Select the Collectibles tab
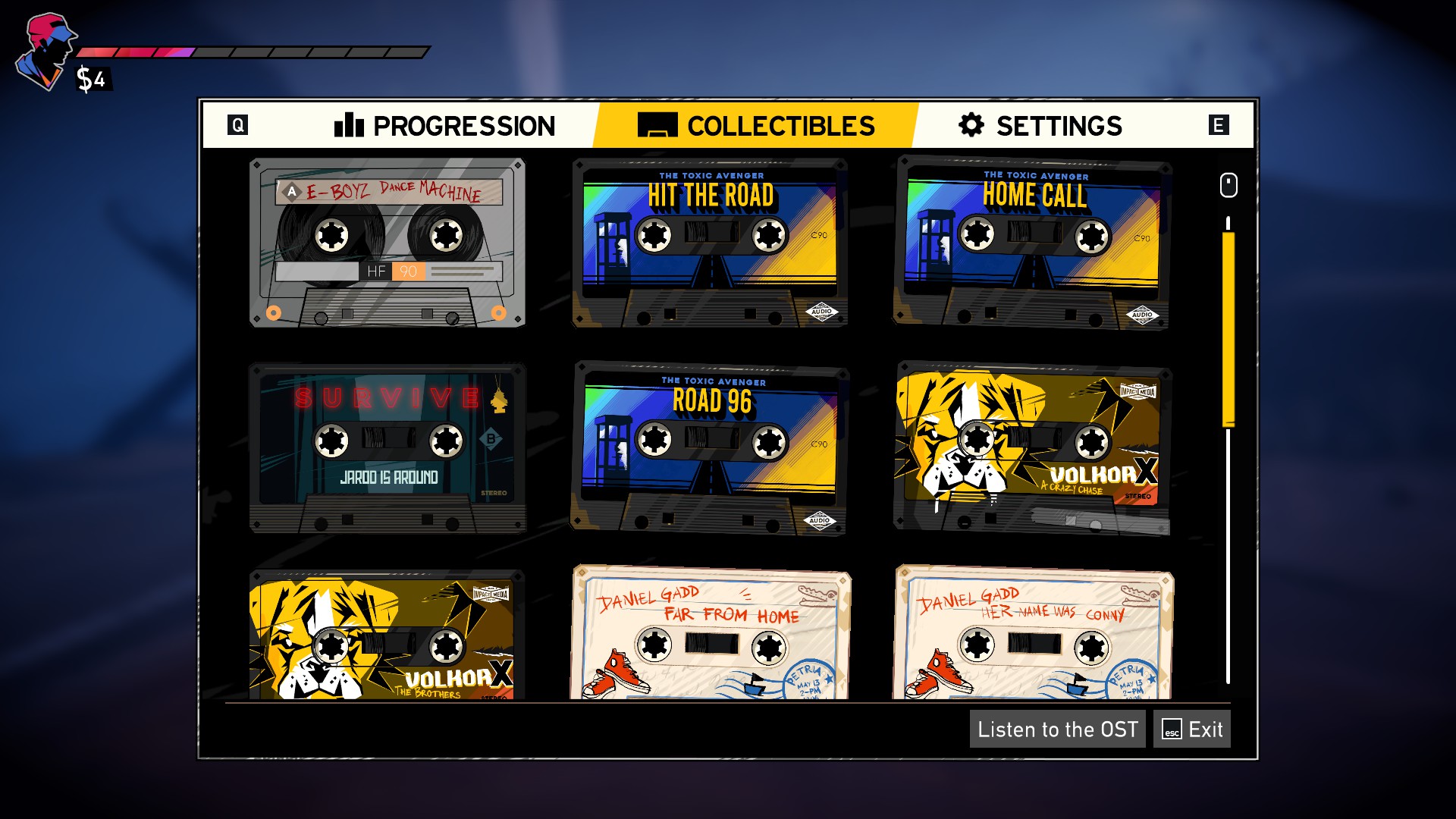This screenshot has width=1456, height=819. [756, 126]
